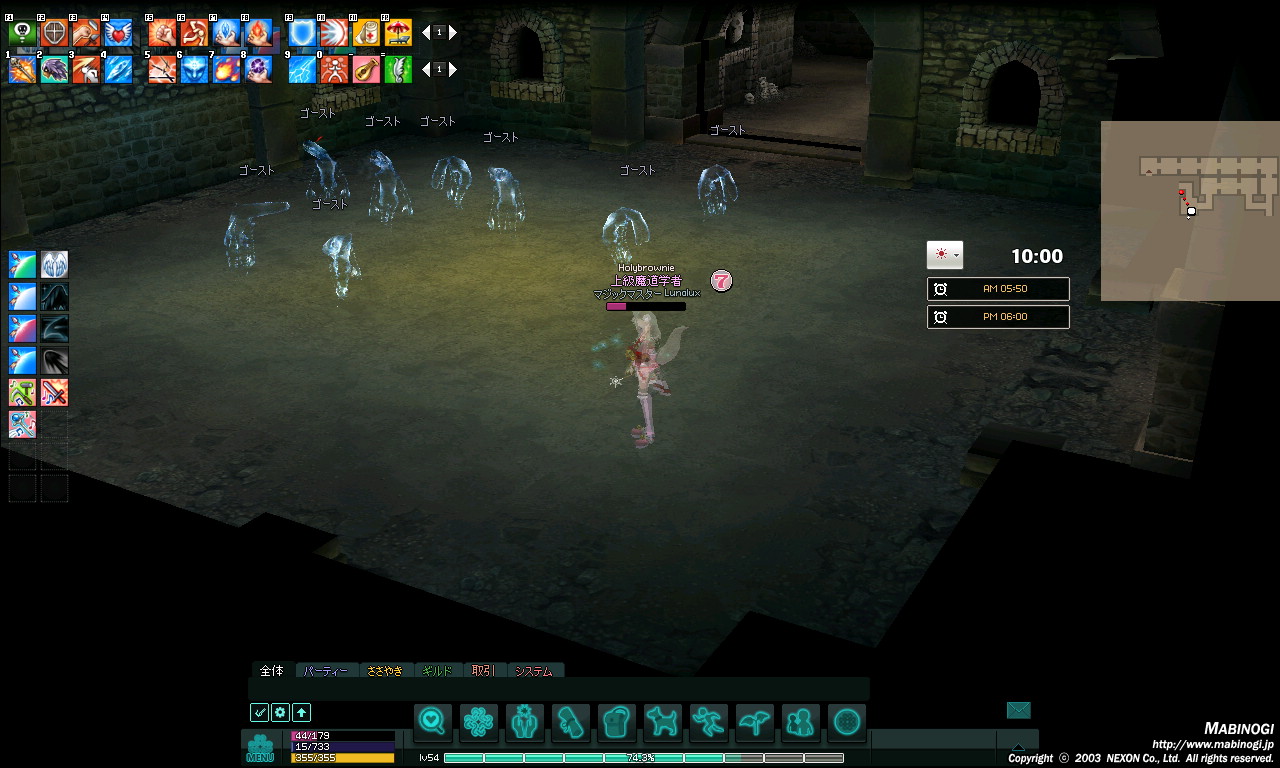Use the clenched fist skill
Screen dimensions: 1280x768
pyautogui.click(x=162, y=33)
